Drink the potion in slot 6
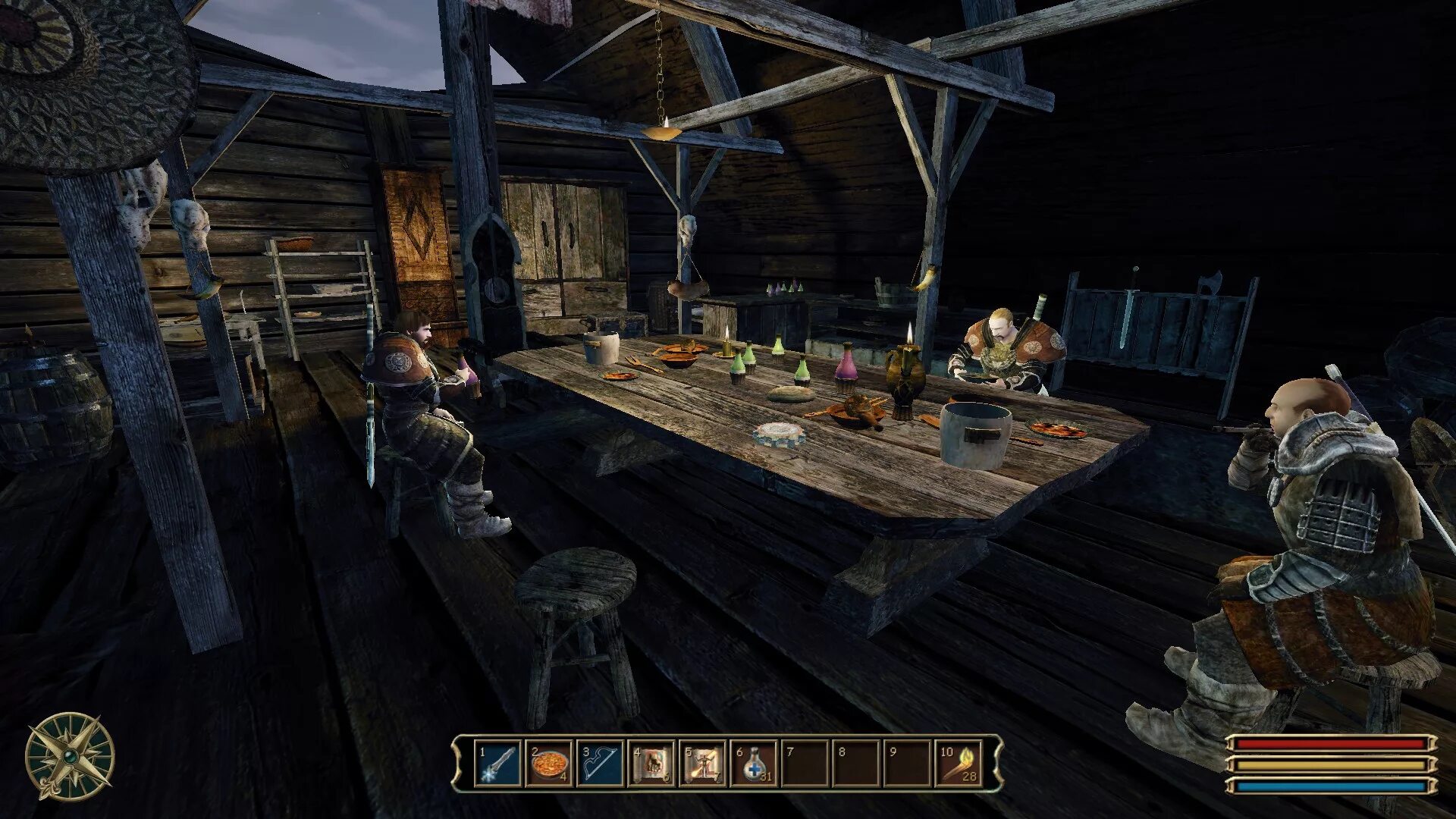This screenshot has height=819, width=1456. point(755,764)
